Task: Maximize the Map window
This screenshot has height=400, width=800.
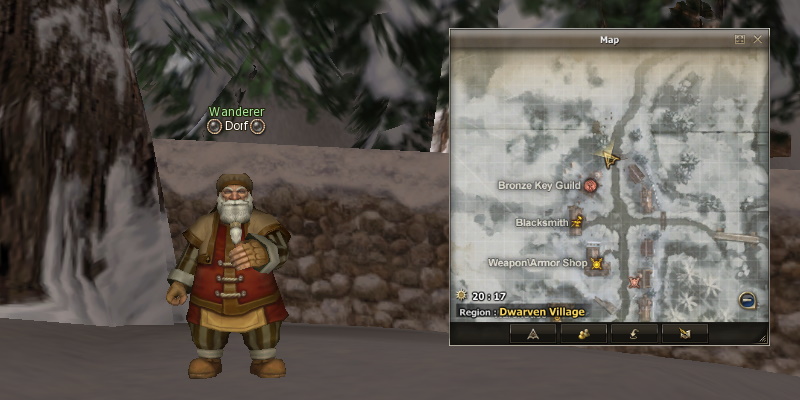Action: coord(740,40)
